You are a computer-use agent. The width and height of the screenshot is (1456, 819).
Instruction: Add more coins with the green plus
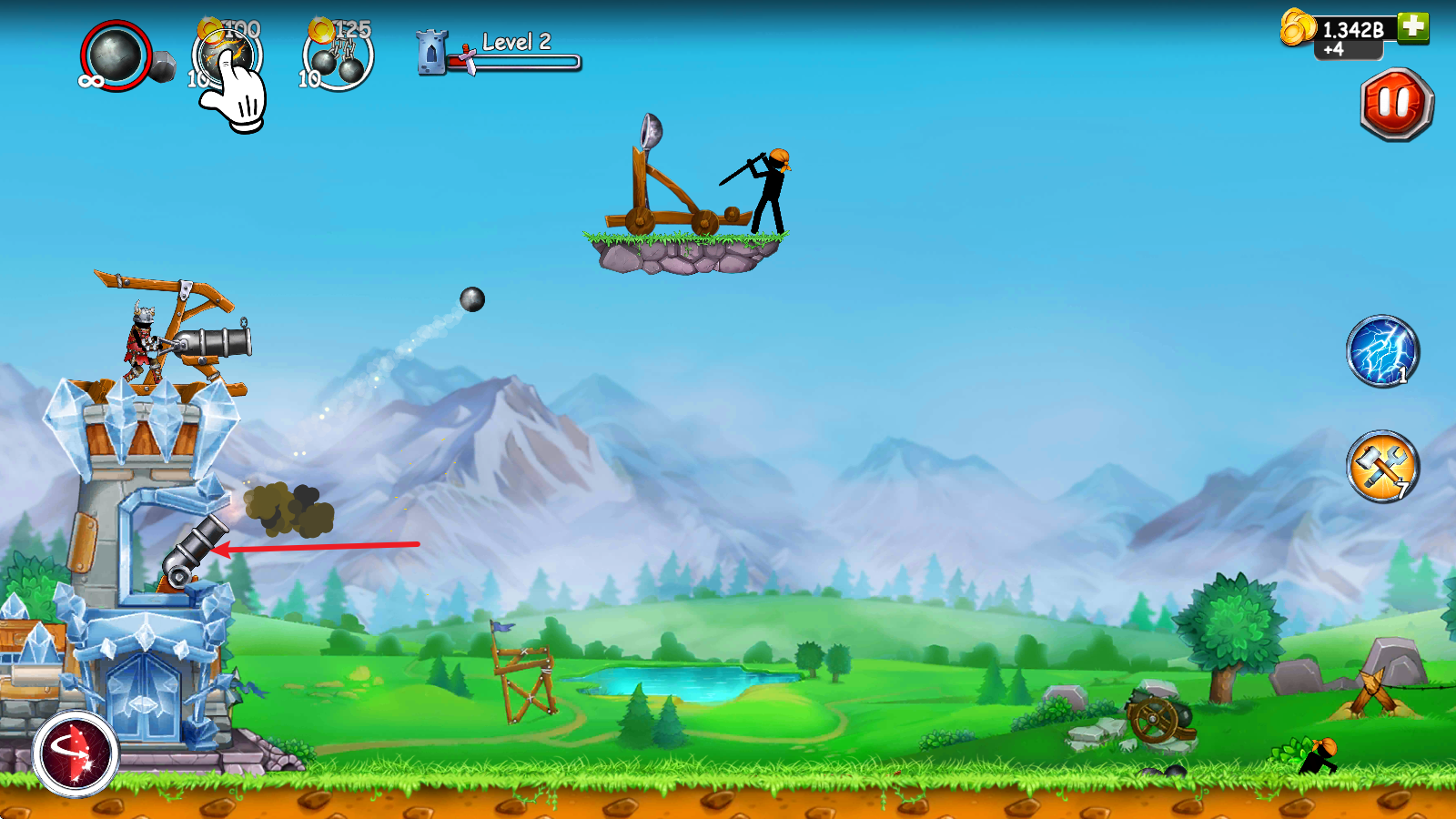1413,26
